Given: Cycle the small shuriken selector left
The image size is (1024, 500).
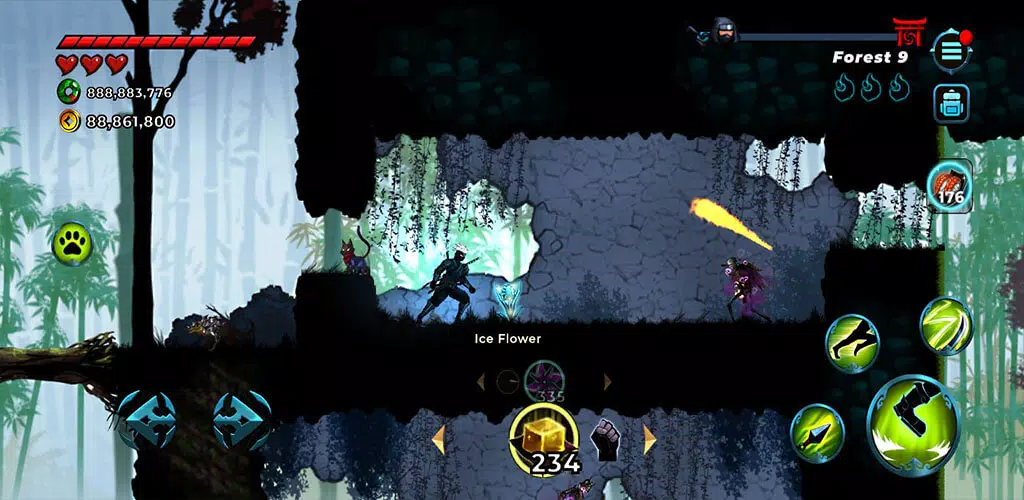Looking at the screenshot, I should [x=481, y=382].
